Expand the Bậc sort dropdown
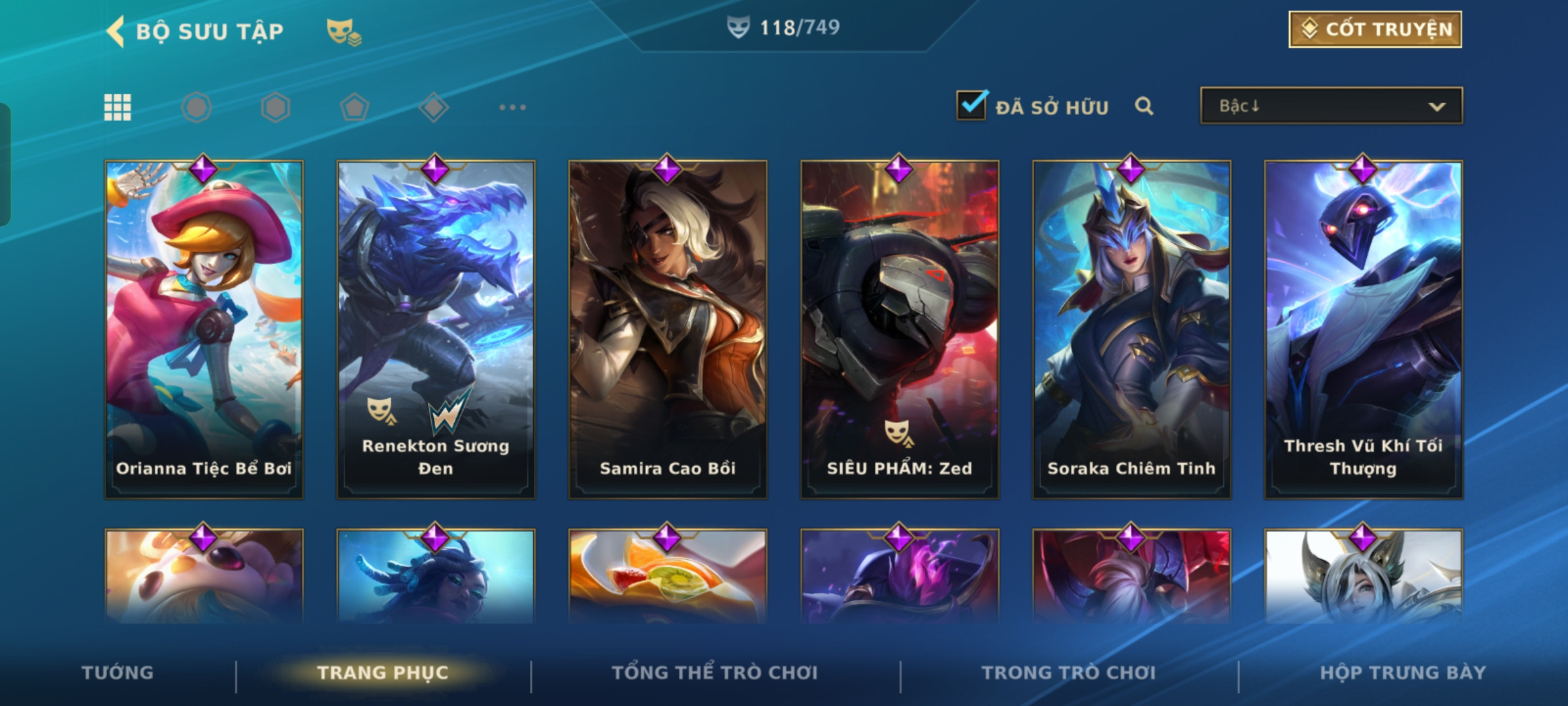This screenshot has height=706, width=1568. (x=1331, y=106)
